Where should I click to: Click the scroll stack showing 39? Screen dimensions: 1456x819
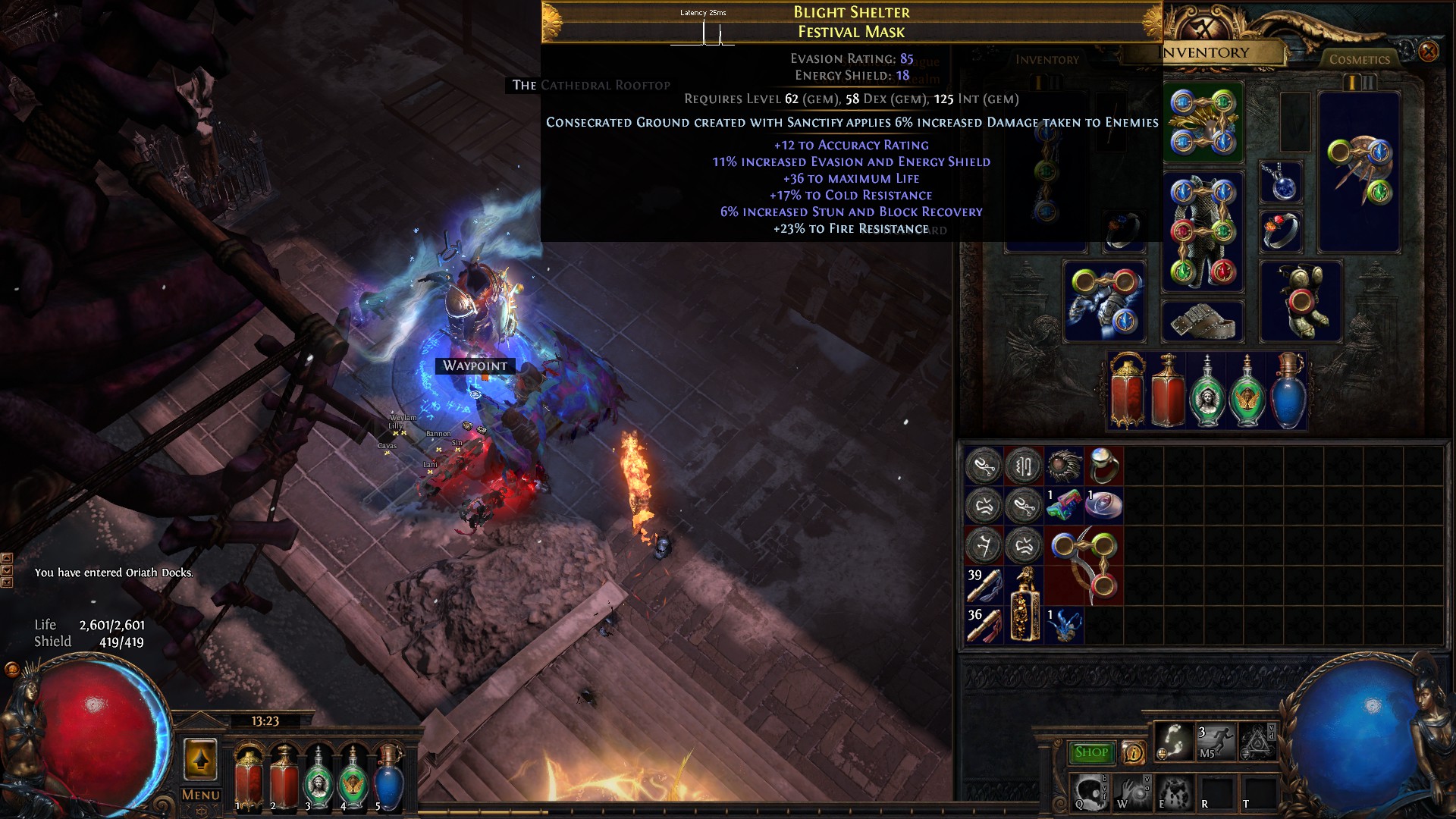[986, 585]
